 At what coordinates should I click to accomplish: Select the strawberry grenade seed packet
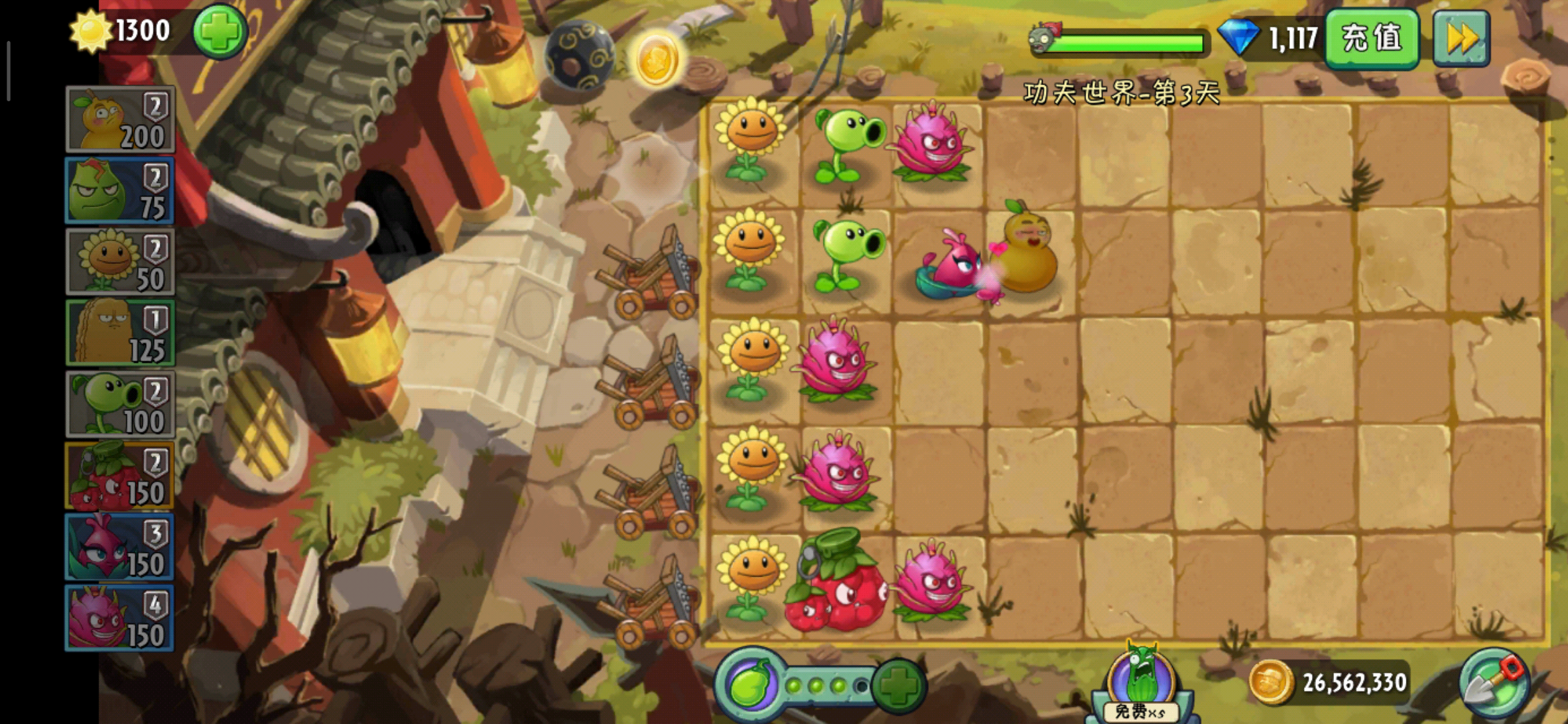pyautogui.click(x=120, y=476)
